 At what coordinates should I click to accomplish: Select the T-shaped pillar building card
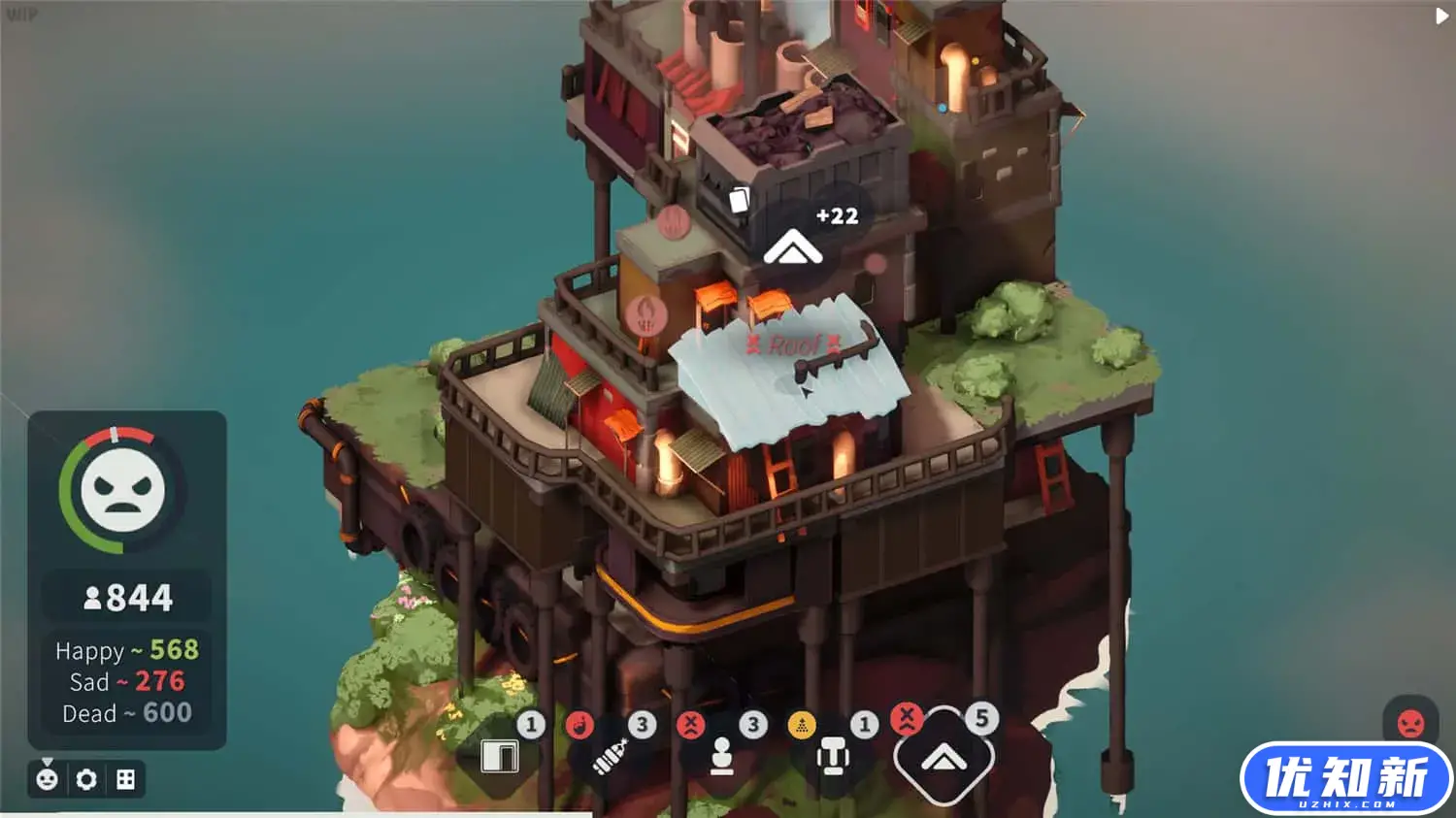[x=832, y=757]
